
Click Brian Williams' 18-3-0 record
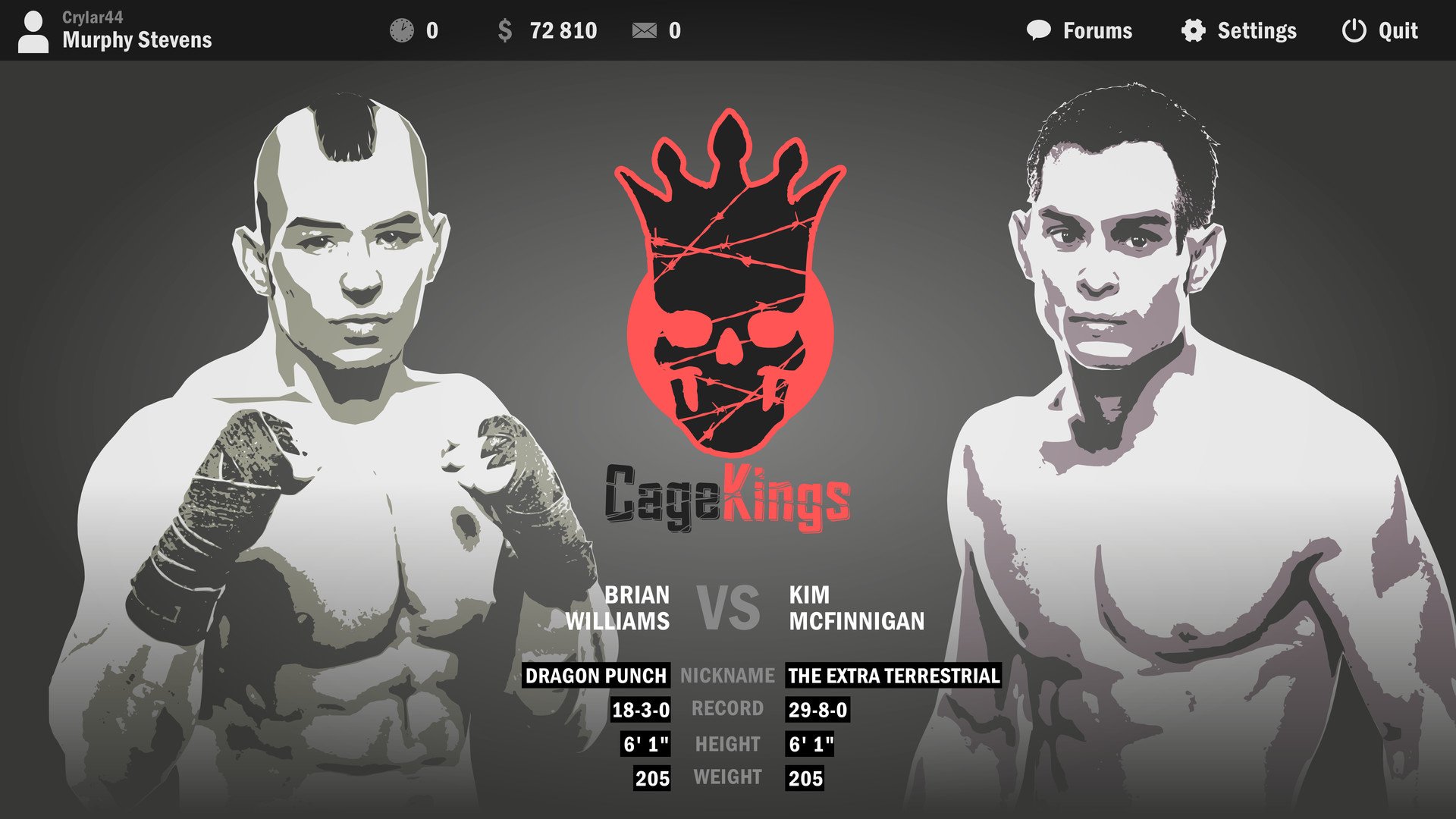coord(639,710)
